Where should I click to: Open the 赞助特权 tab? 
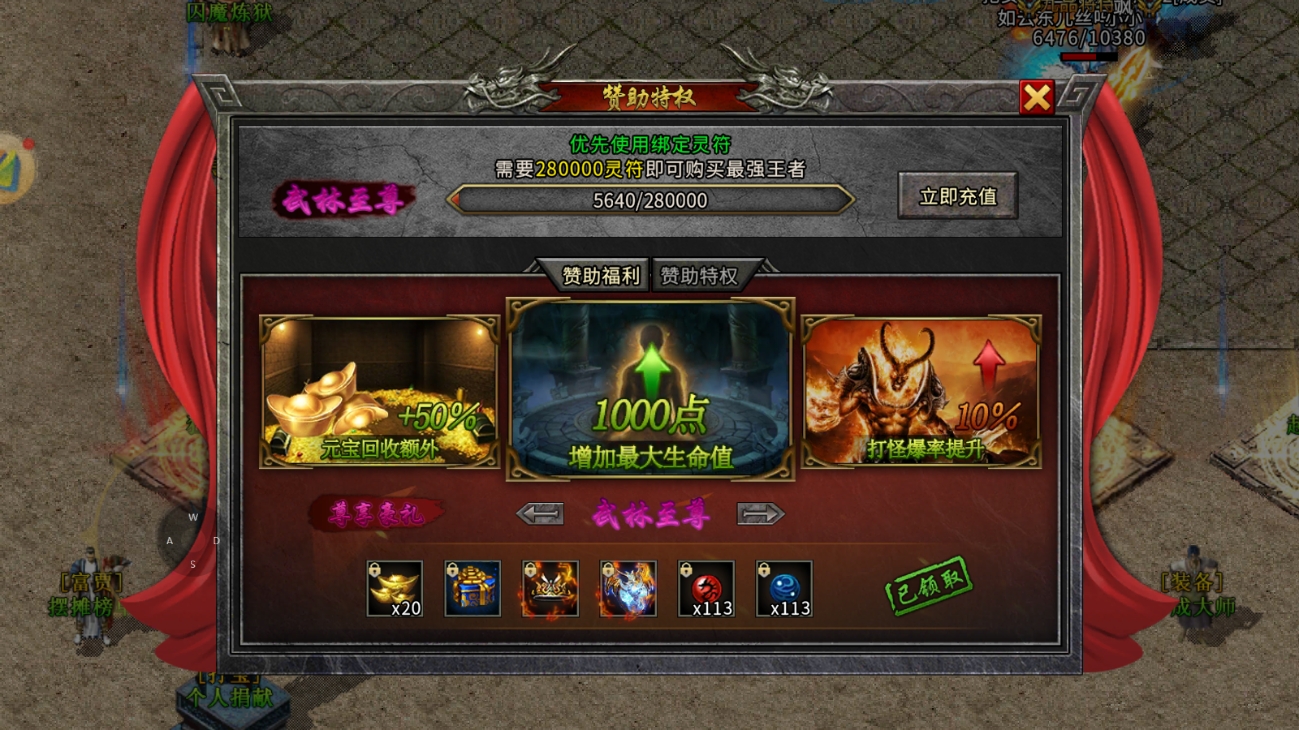[x=699, y=276]
